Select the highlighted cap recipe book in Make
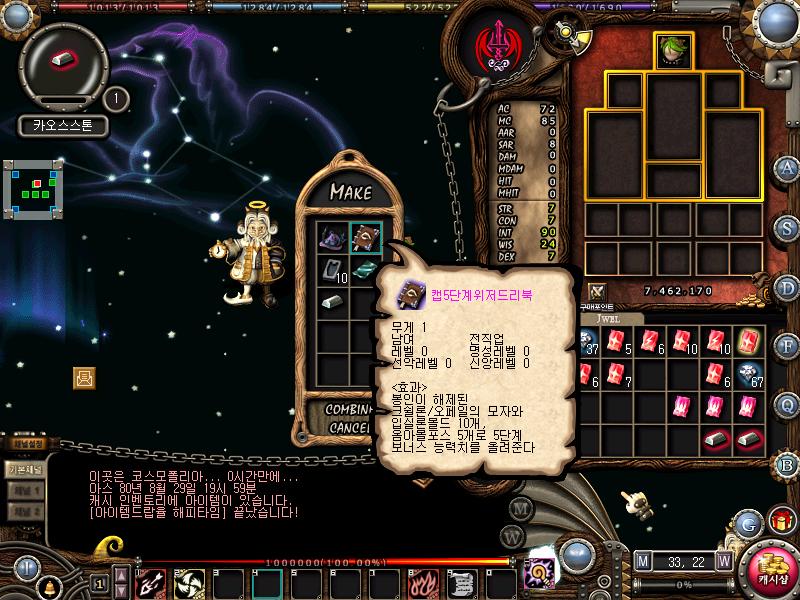This screenshot has width=800, height=600. click(365, 239)
